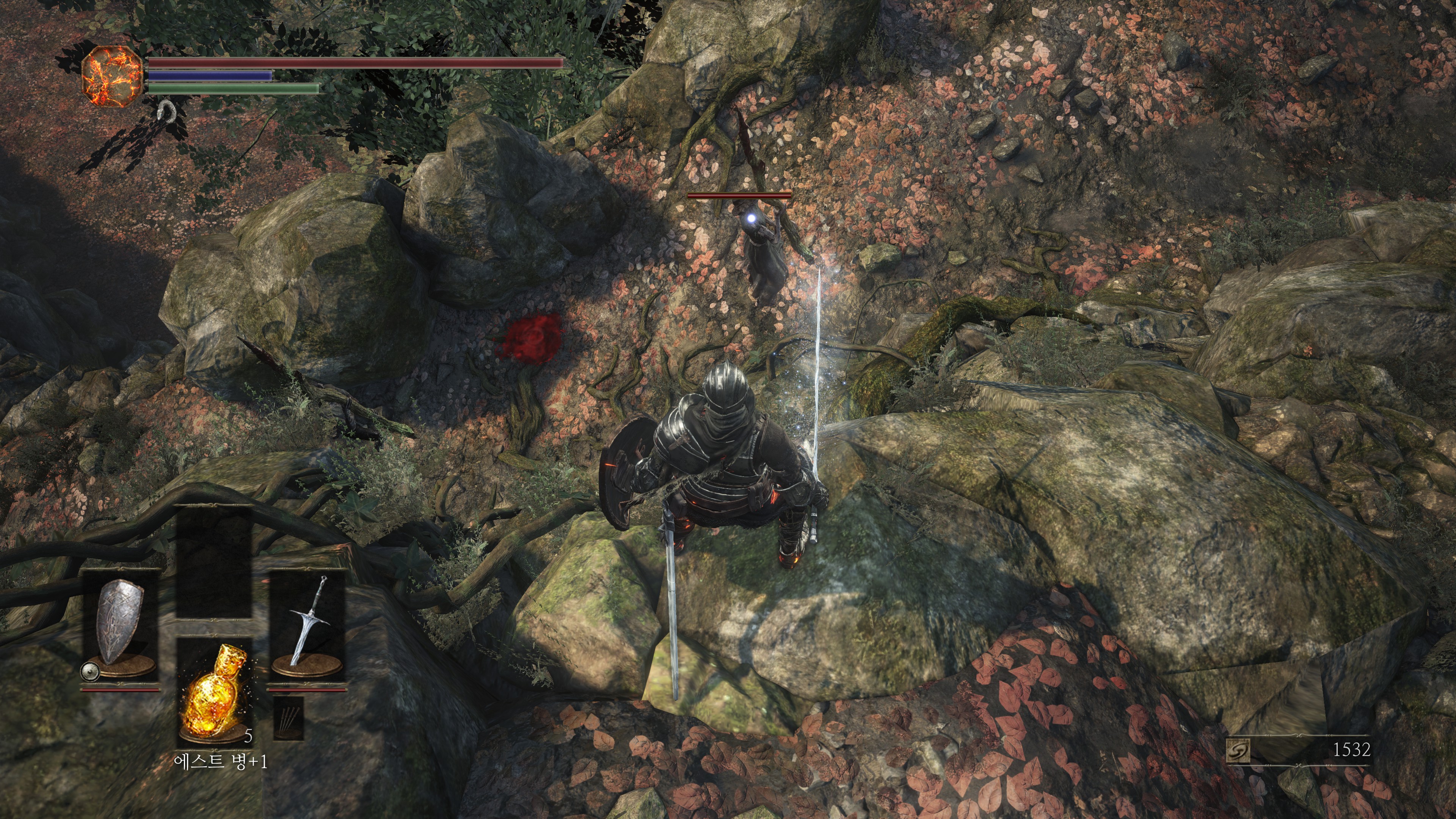This screenshot has height=819, width=1456.
Task: Click the ring status icon under the bars
Action: 166,111
